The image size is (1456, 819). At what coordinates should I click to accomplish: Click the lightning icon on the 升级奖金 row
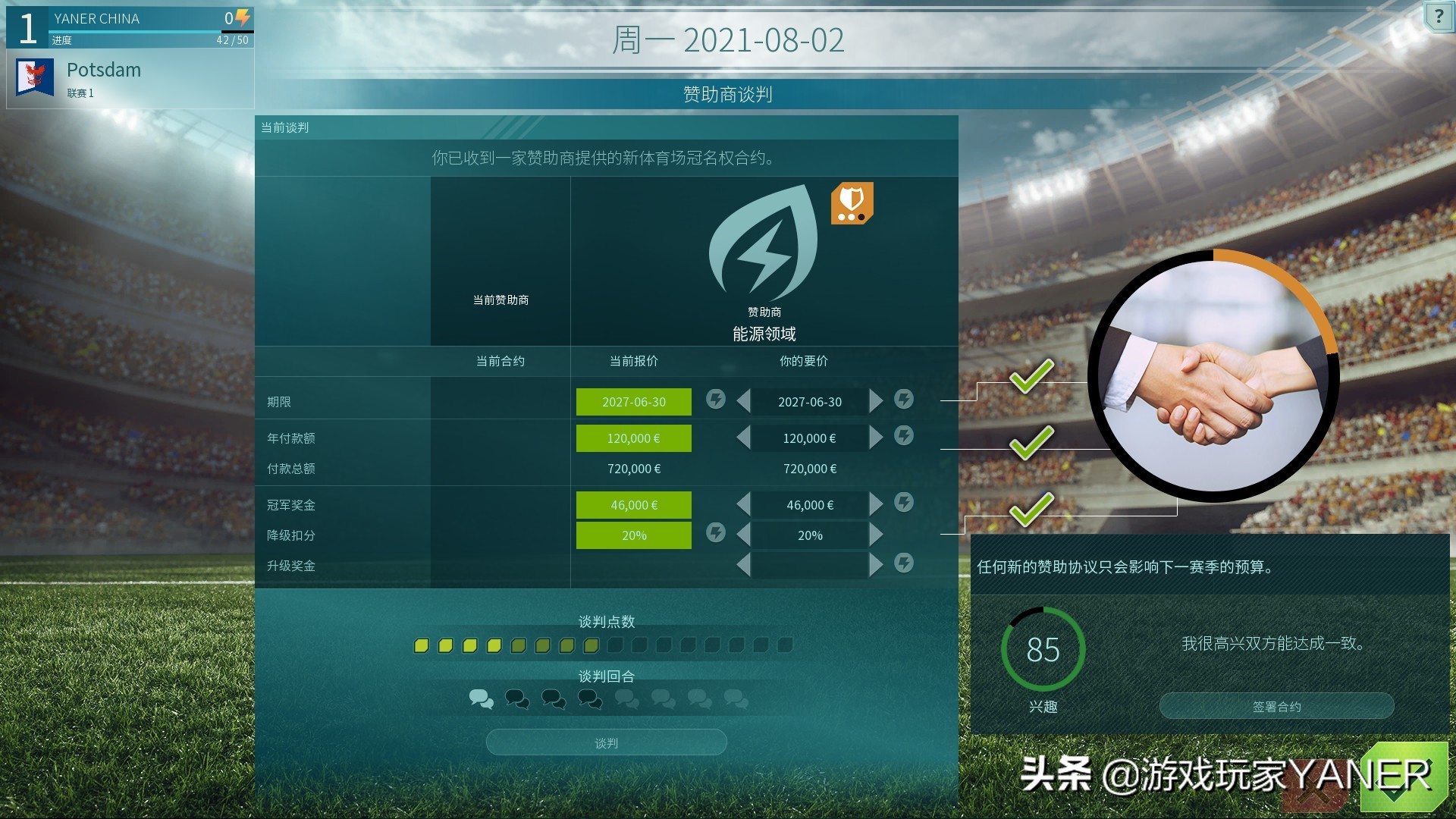pos(903,564)
